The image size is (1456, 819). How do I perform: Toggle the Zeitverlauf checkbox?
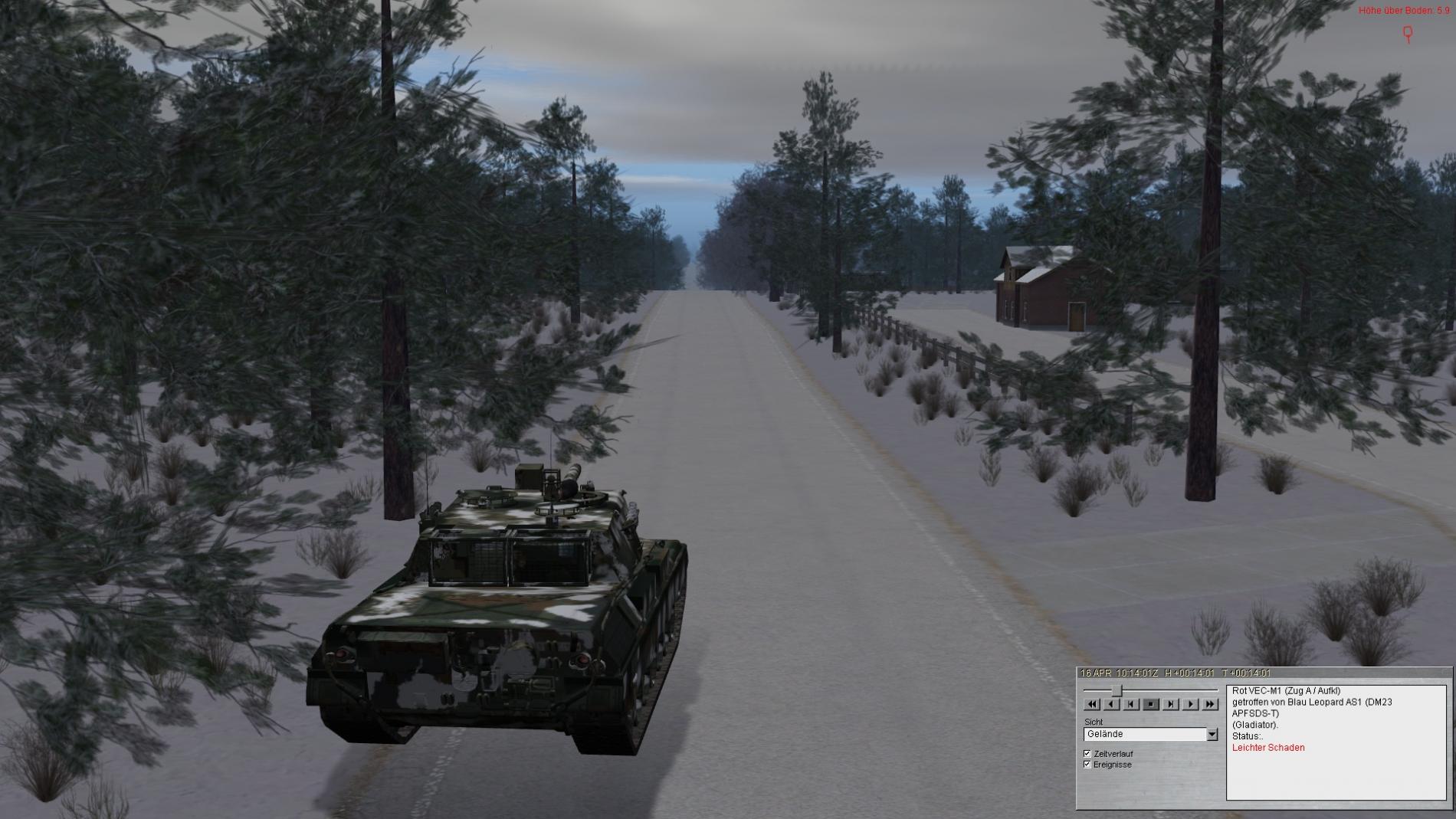coord(1087,754)
